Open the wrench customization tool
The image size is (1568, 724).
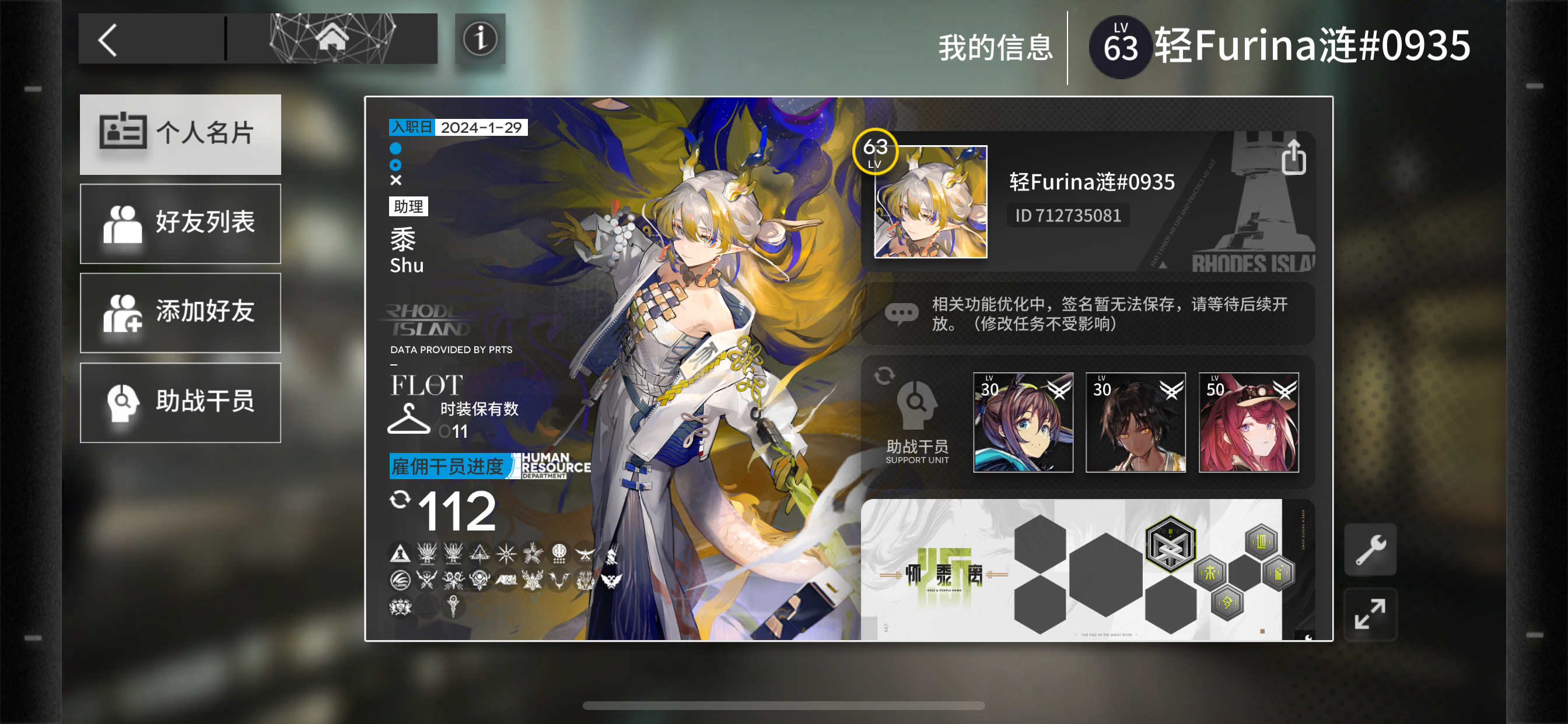click(x=1370, y=548)
